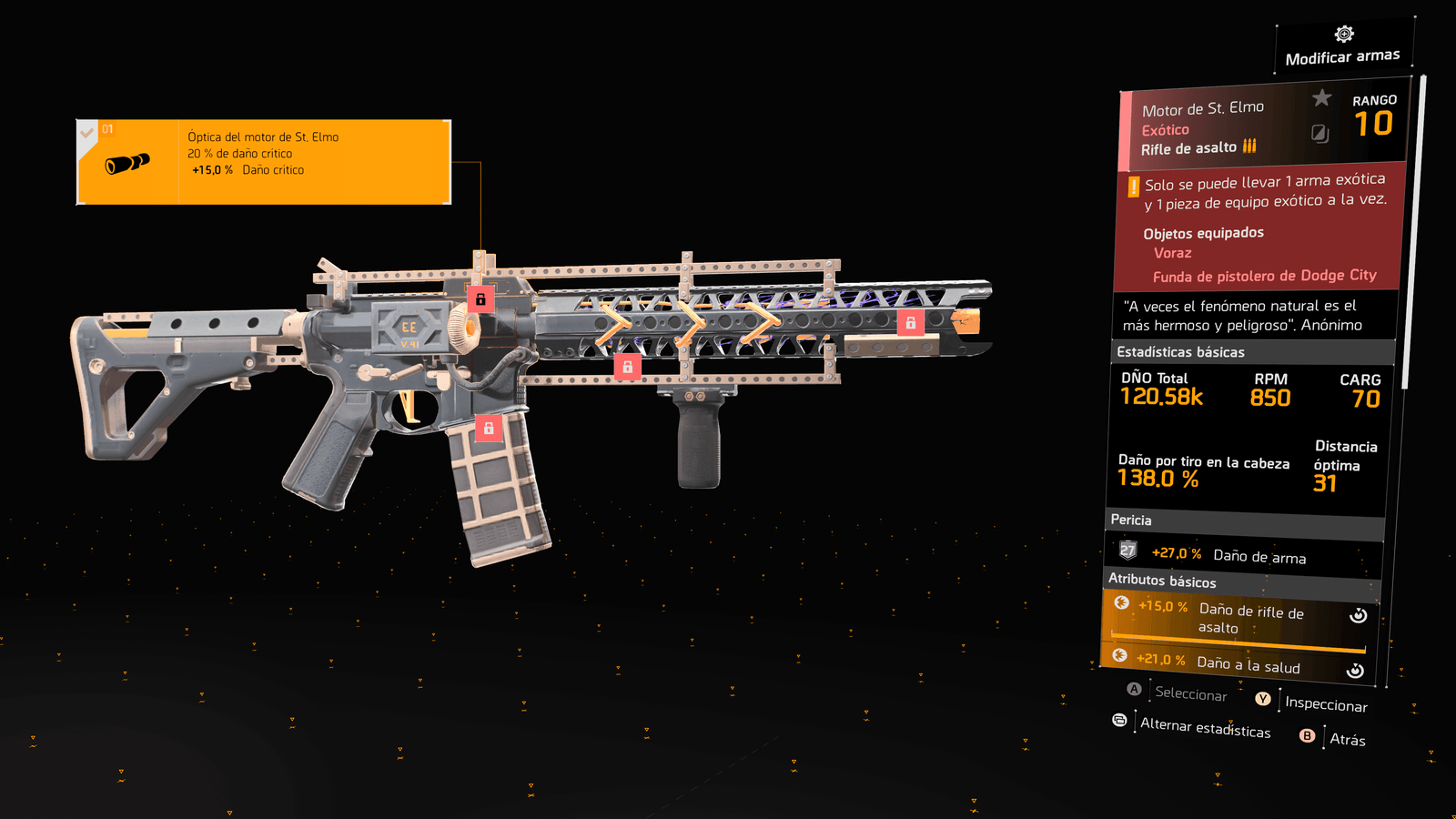
Task: Select the Daño de rifle de asalto attribute row
Action: click(1238, 618)
